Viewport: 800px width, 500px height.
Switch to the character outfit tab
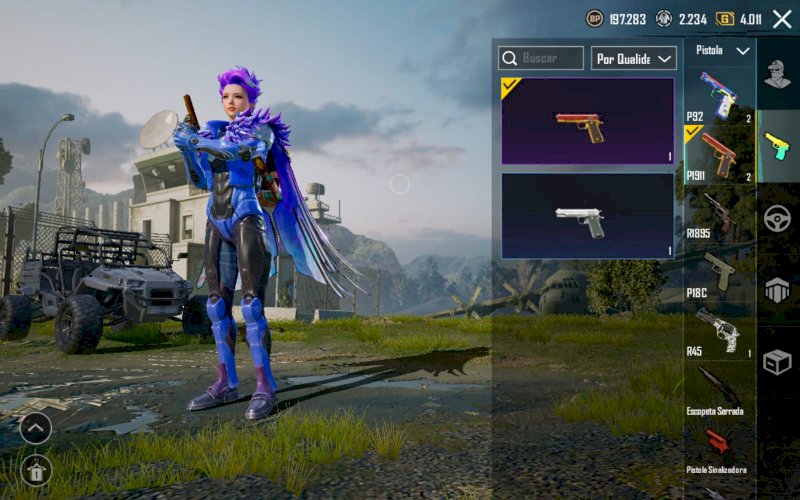pos(777,73)
